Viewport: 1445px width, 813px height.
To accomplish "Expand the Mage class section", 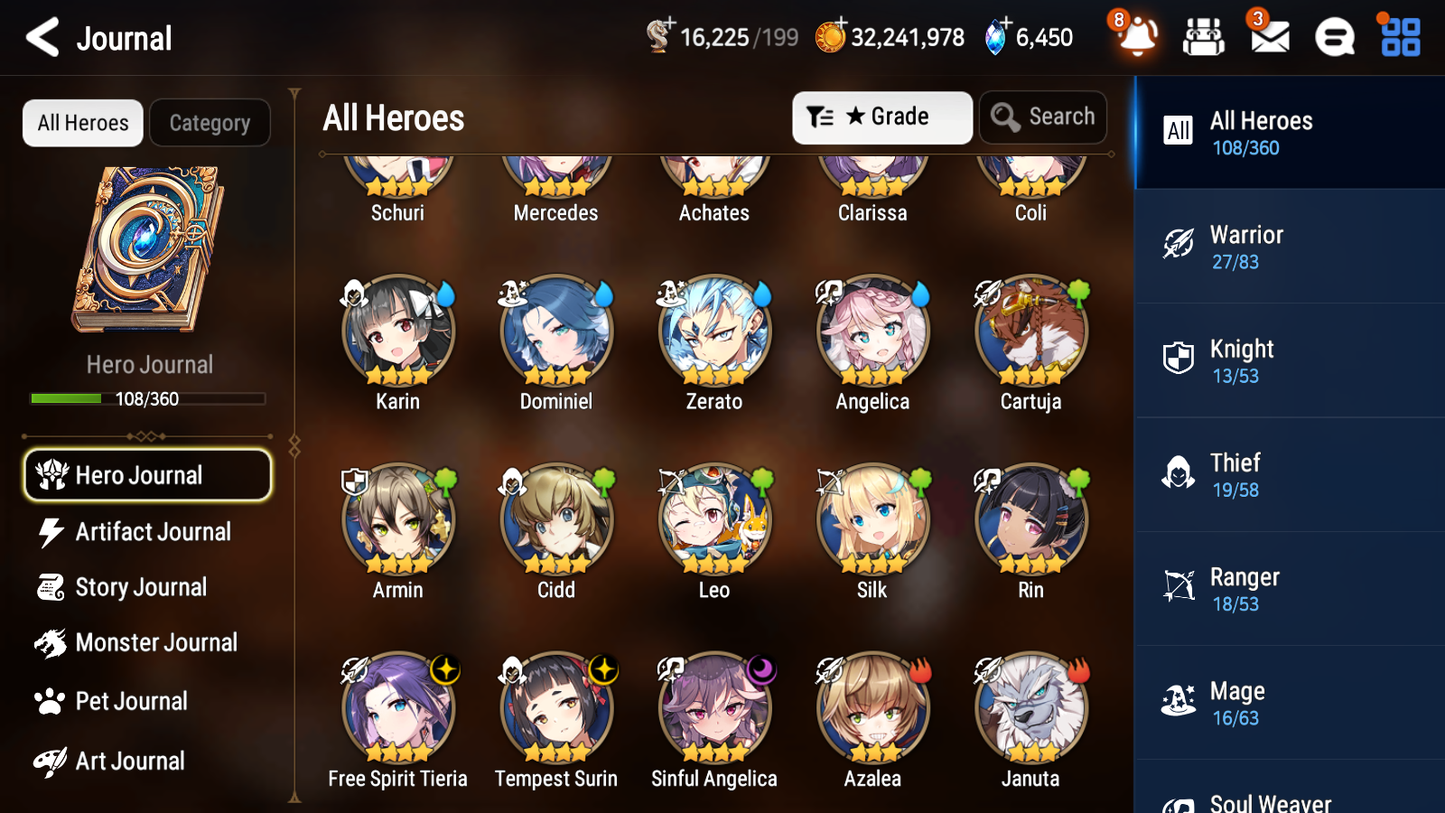I will pyautogui.click(x=1289, y=702).
